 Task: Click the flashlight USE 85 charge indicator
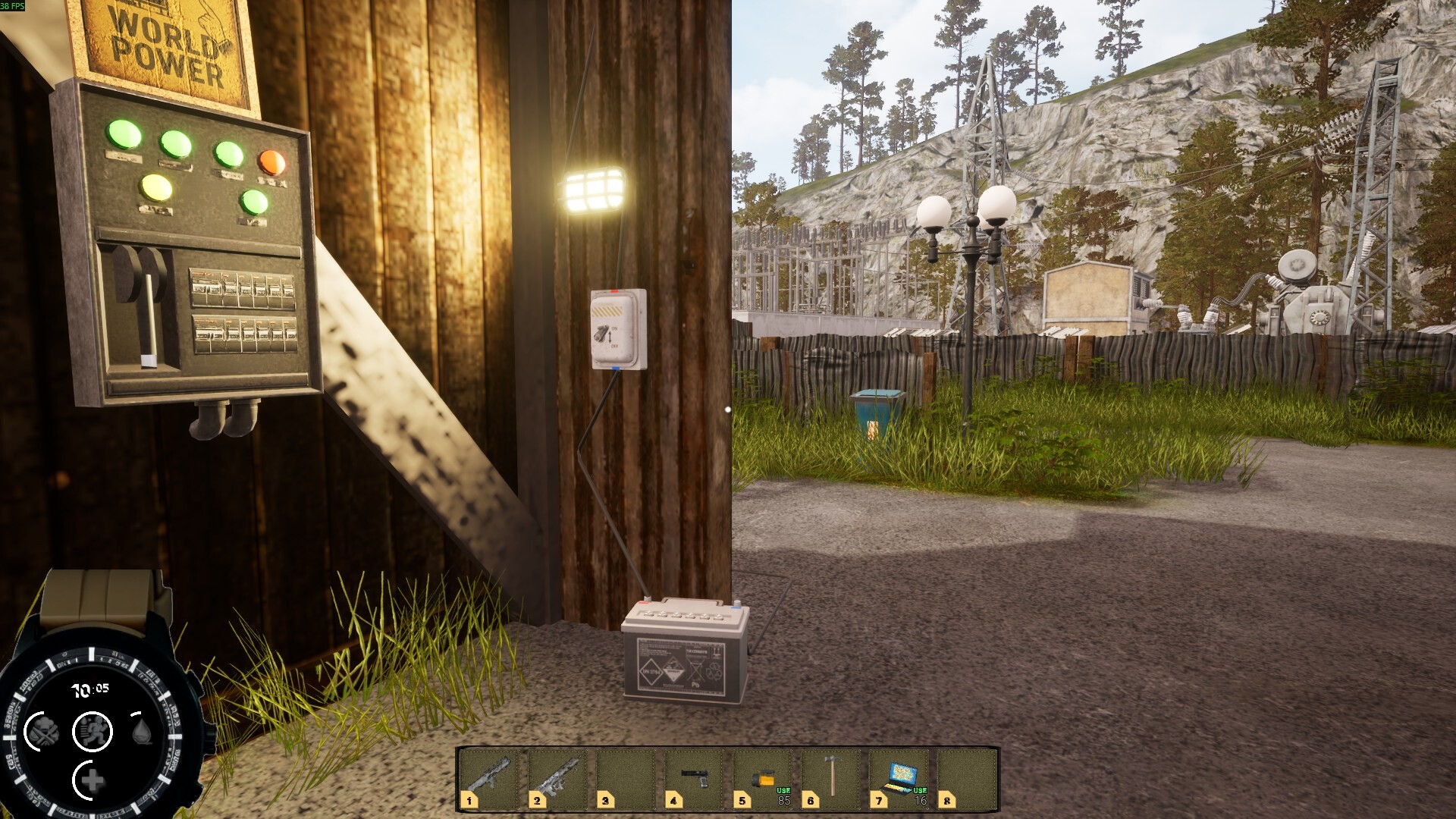[782, 795]
